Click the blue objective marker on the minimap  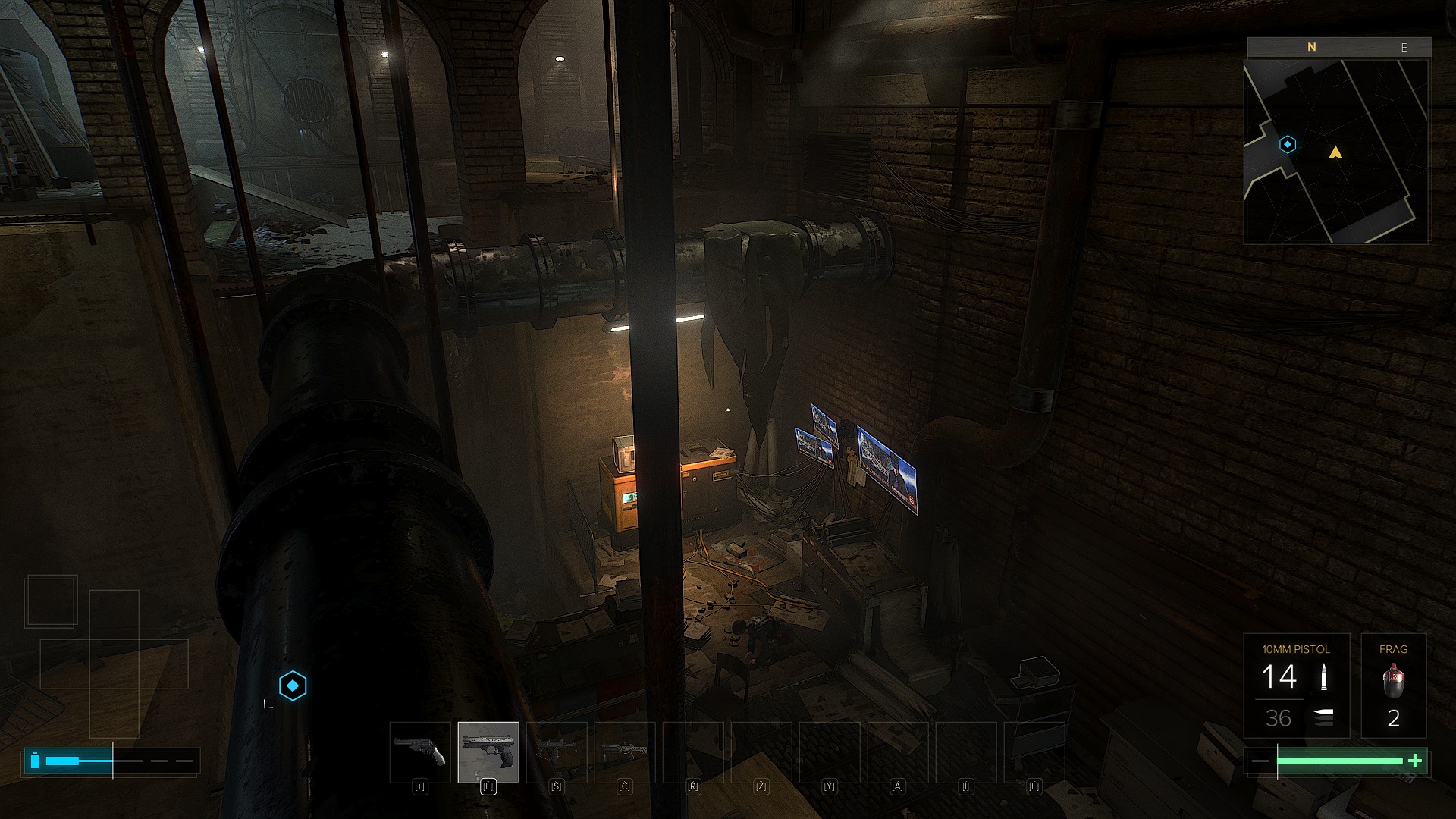1288,144
